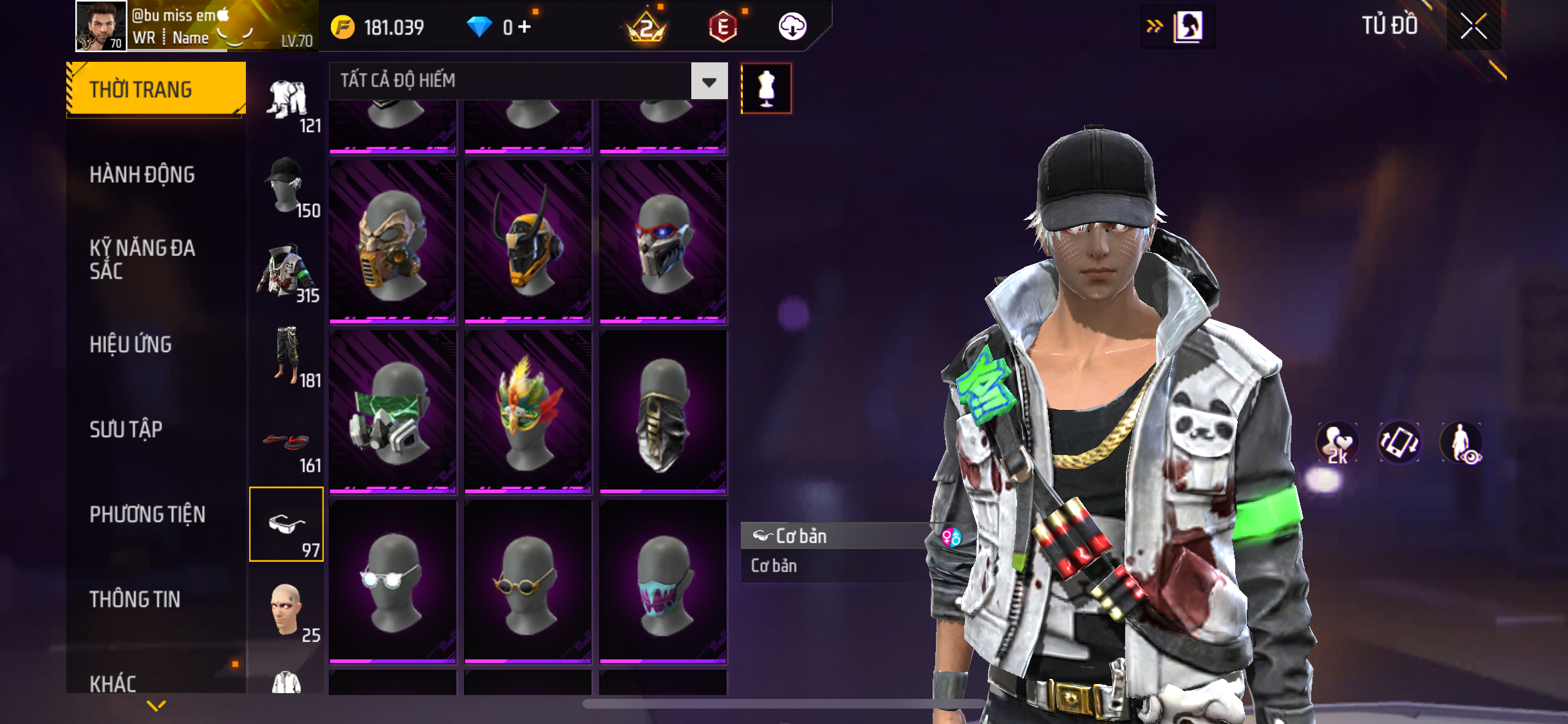The height and width of the screenshot is (724, 1568).
Task: Choose the teal shark-teeth face mask
Action: pos(663,582)
